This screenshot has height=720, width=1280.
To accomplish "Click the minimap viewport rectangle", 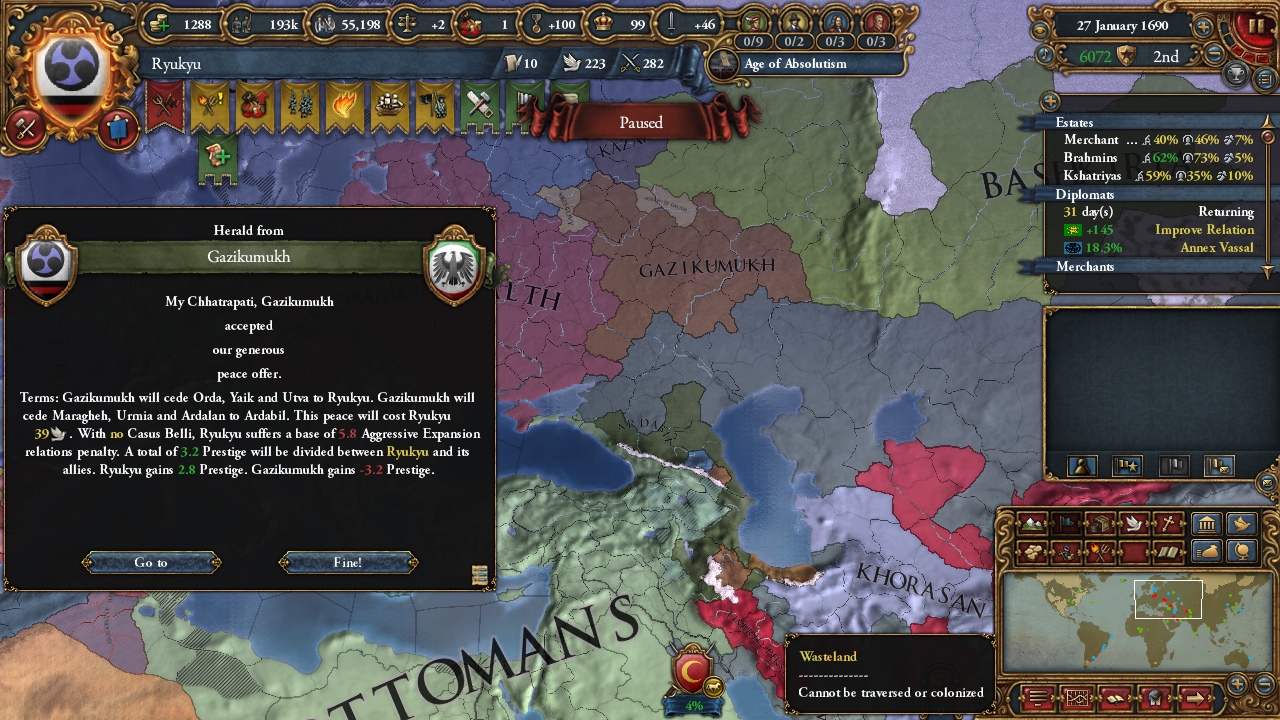I will coord(1168,598).
